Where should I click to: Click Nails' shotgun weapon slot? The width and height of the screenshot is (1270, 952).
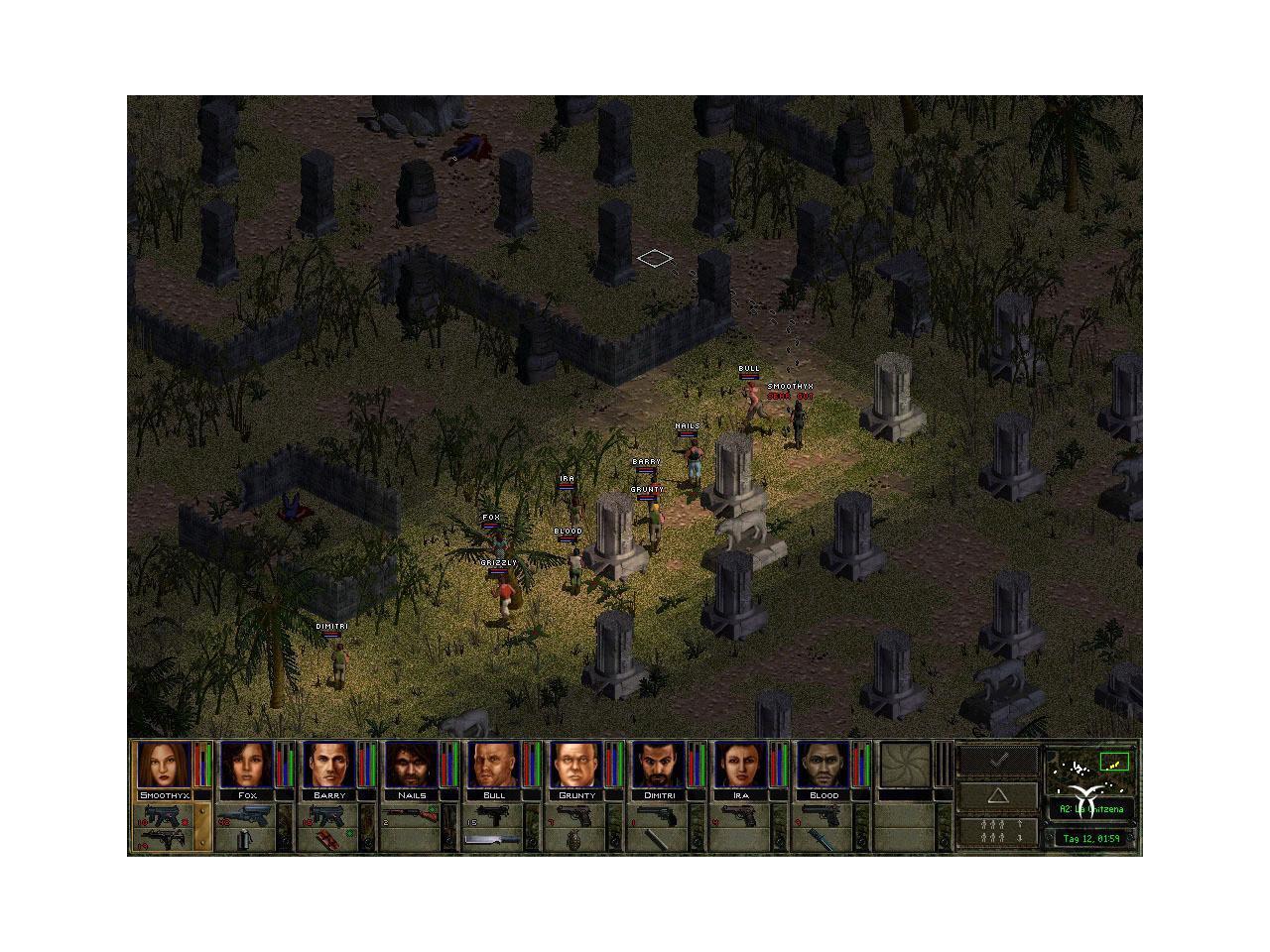(412, 815)
